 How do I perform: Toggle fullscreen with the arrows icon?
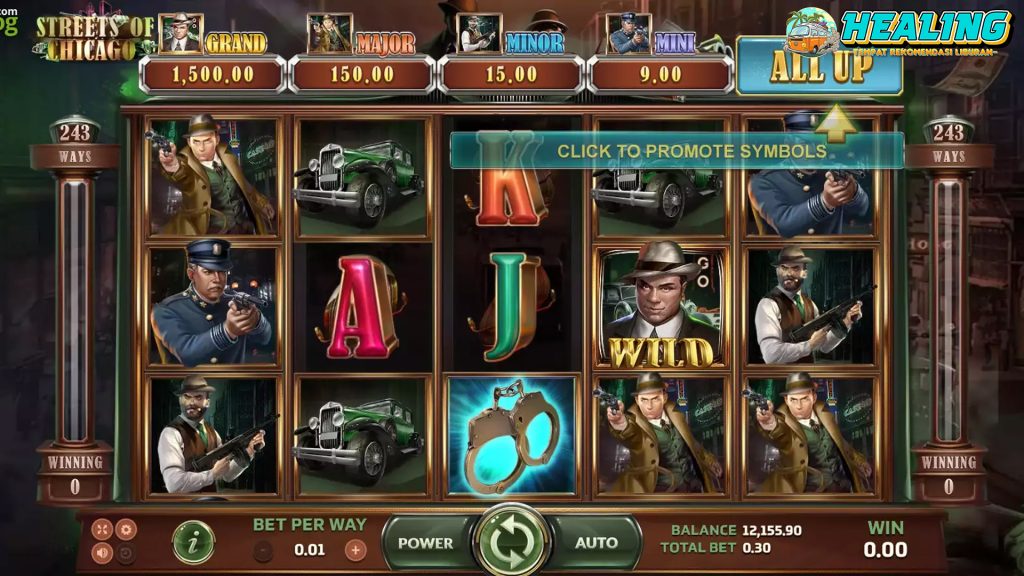[102, 529]
